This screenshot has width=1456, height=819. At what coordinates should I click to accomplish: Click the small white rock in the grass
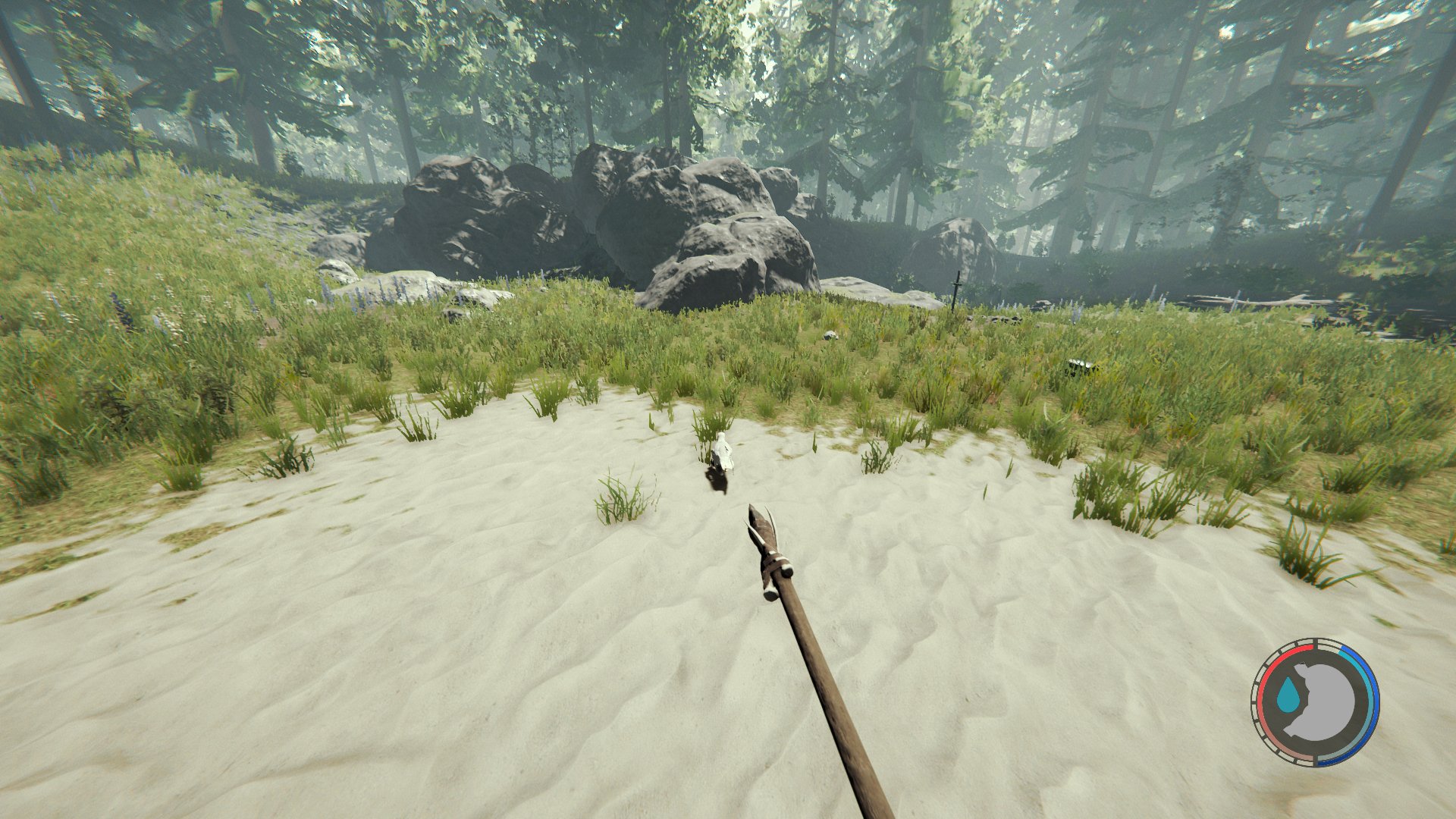tap(830, 334)
